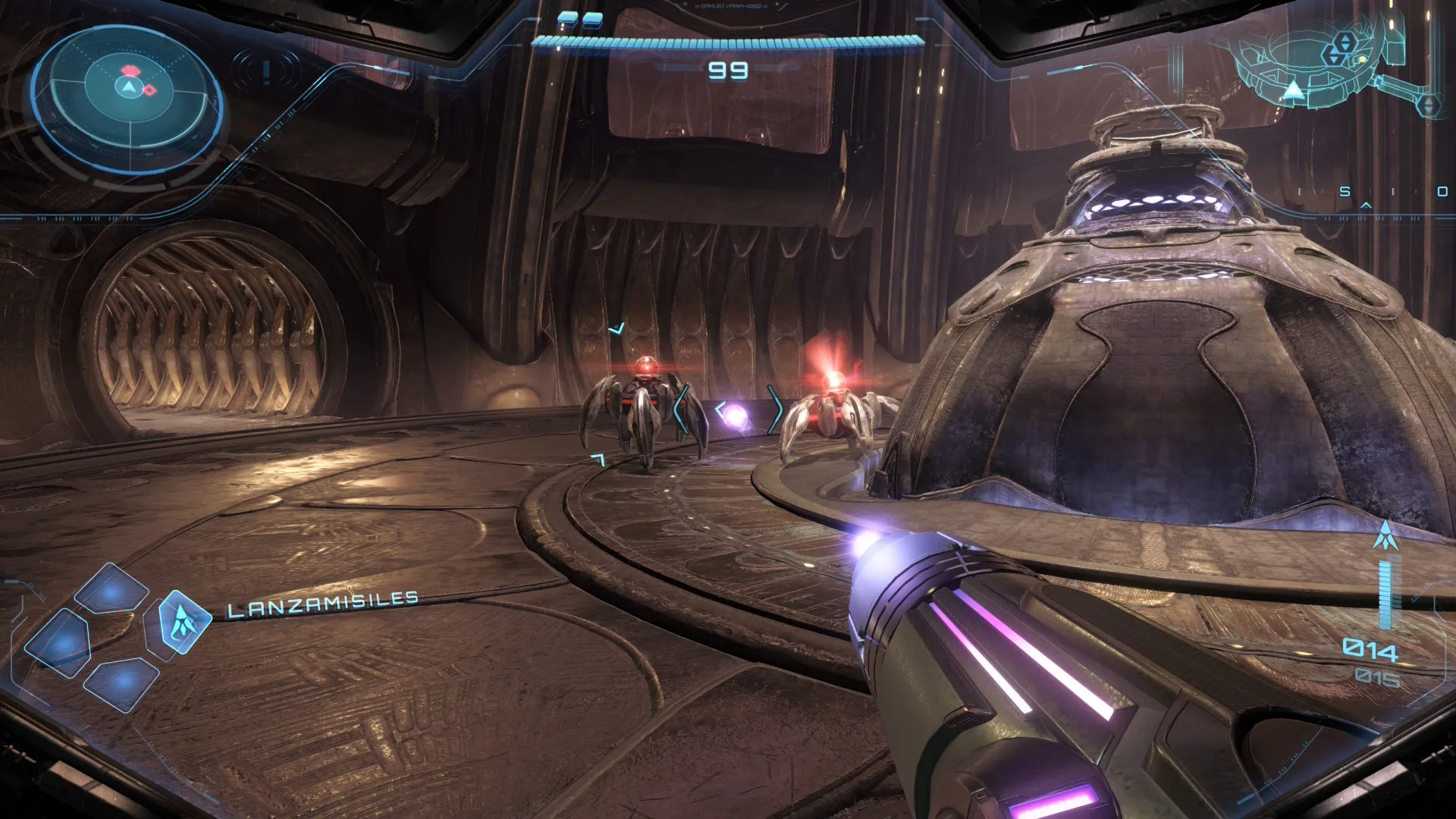The image size is (1456, 819).
Task: Click the exclamation alert indicator beside radar
Action: click(x=265, y=72)
